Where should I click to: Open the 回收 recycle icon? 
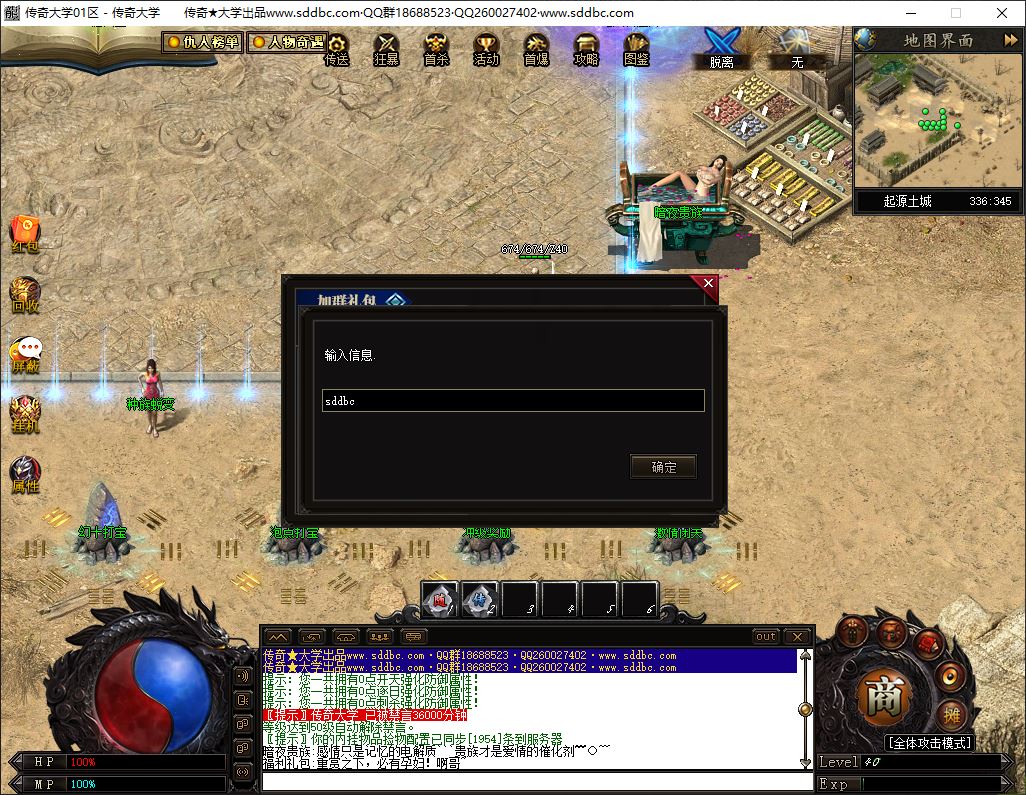click(25, 294)
